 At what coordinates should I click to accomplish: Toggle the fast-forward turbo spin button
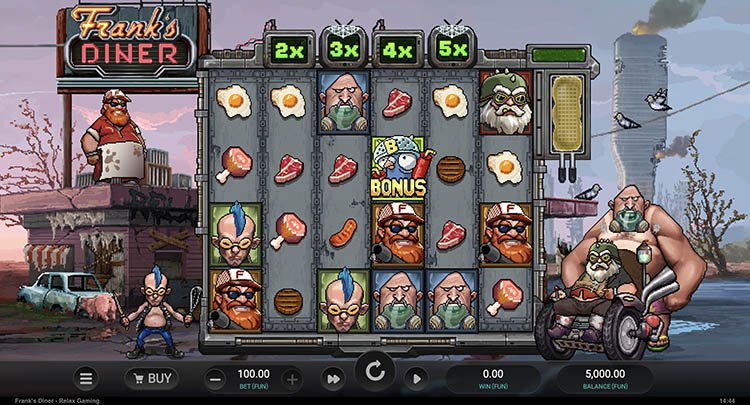(x=332, y=379)
